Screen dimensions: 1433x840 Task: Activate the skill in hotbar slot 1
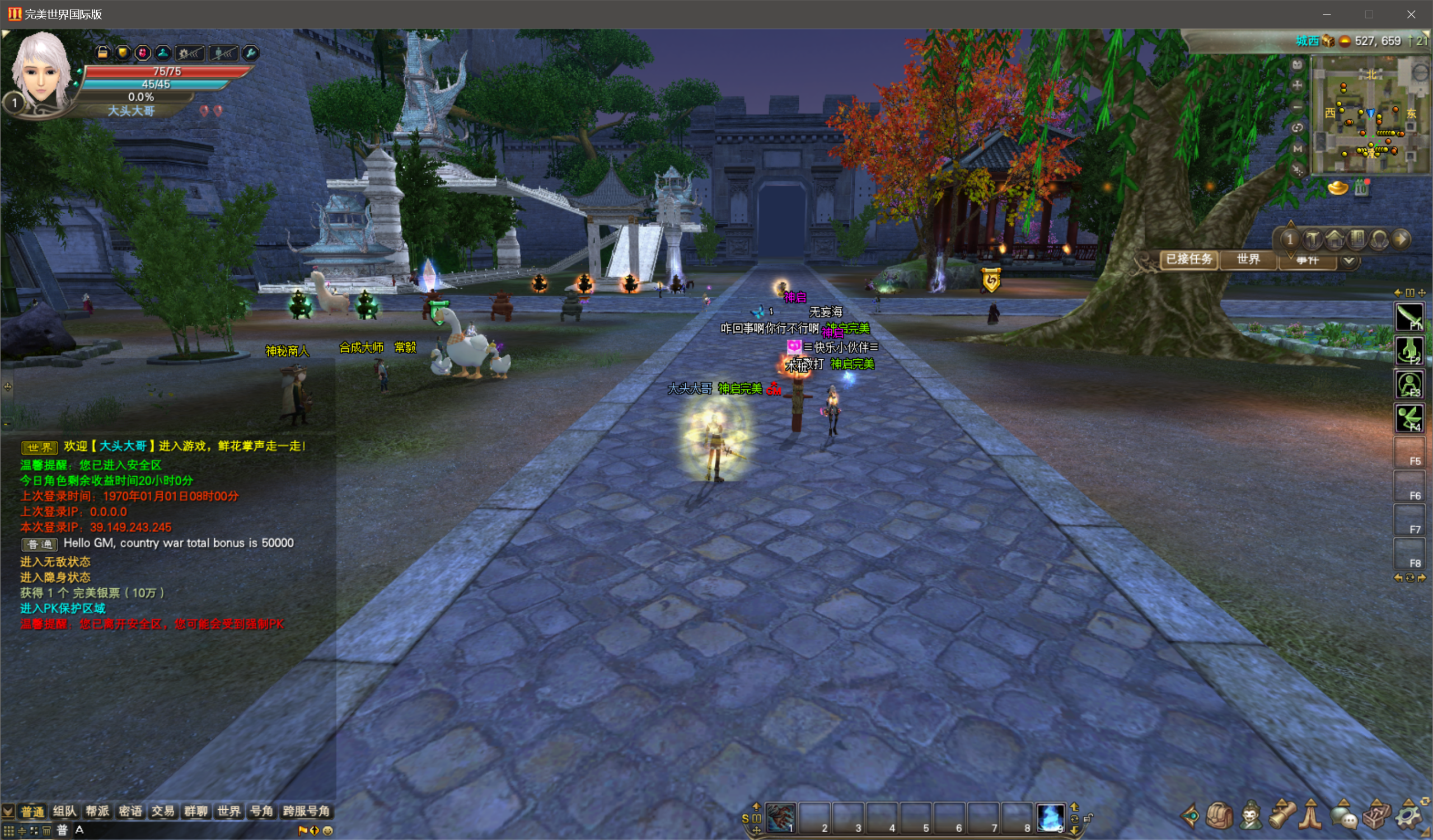[781, 818]
